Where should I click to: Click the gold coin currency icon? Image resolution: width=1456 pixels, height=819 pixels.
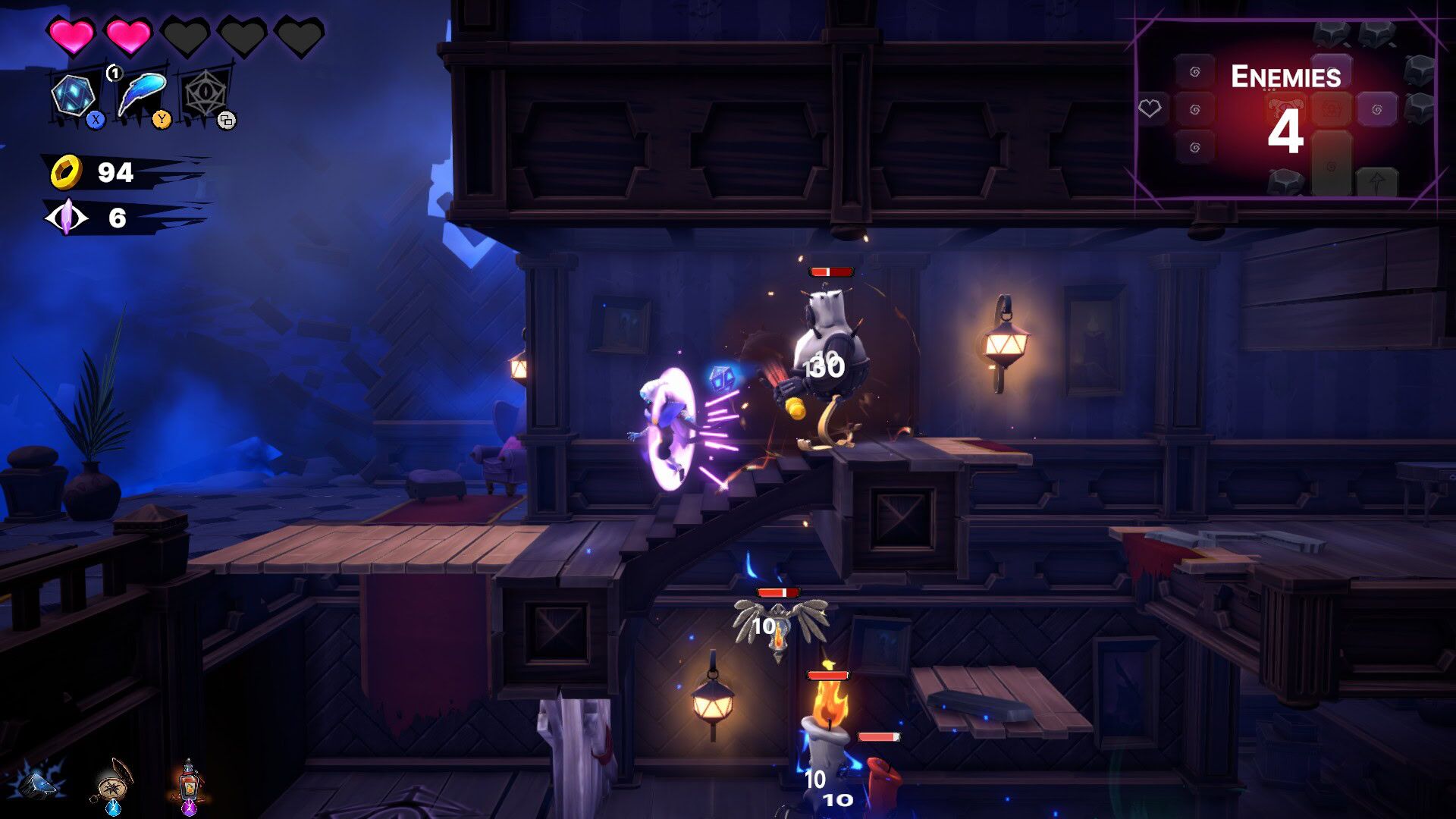click(66, 171)
